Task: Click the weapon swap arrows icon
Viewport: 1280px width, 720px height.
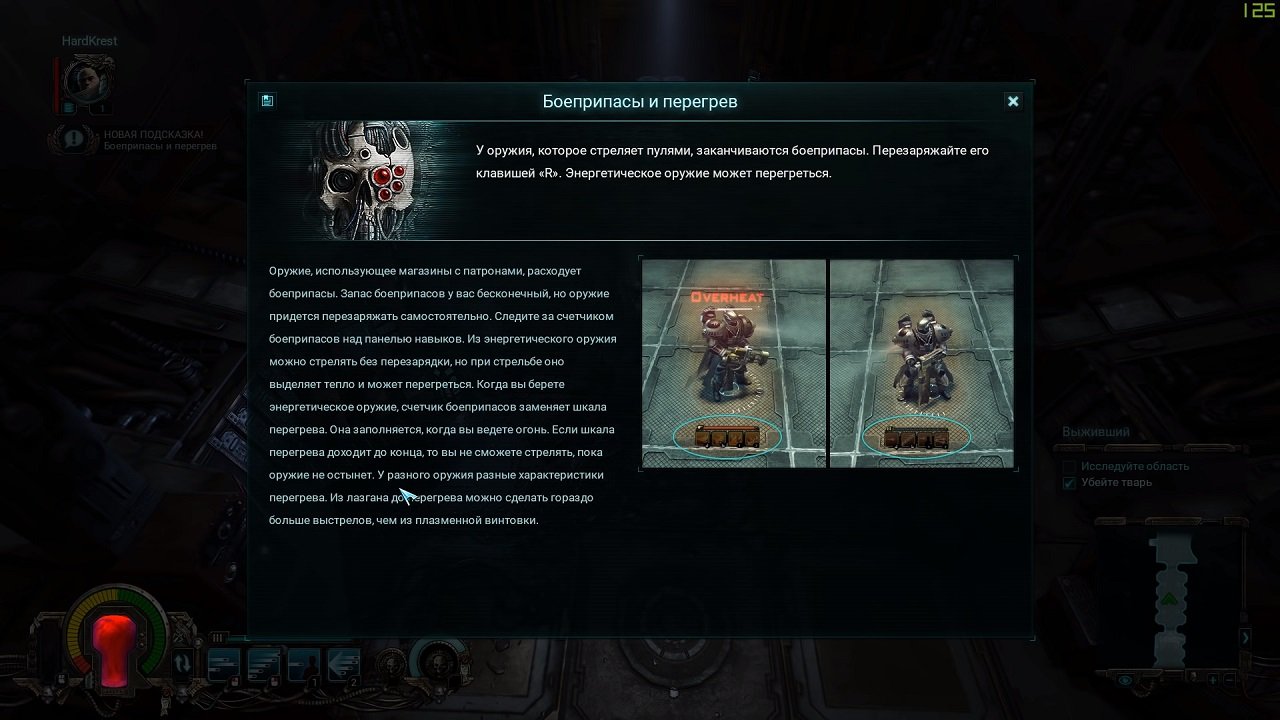Action: point(183,662)
